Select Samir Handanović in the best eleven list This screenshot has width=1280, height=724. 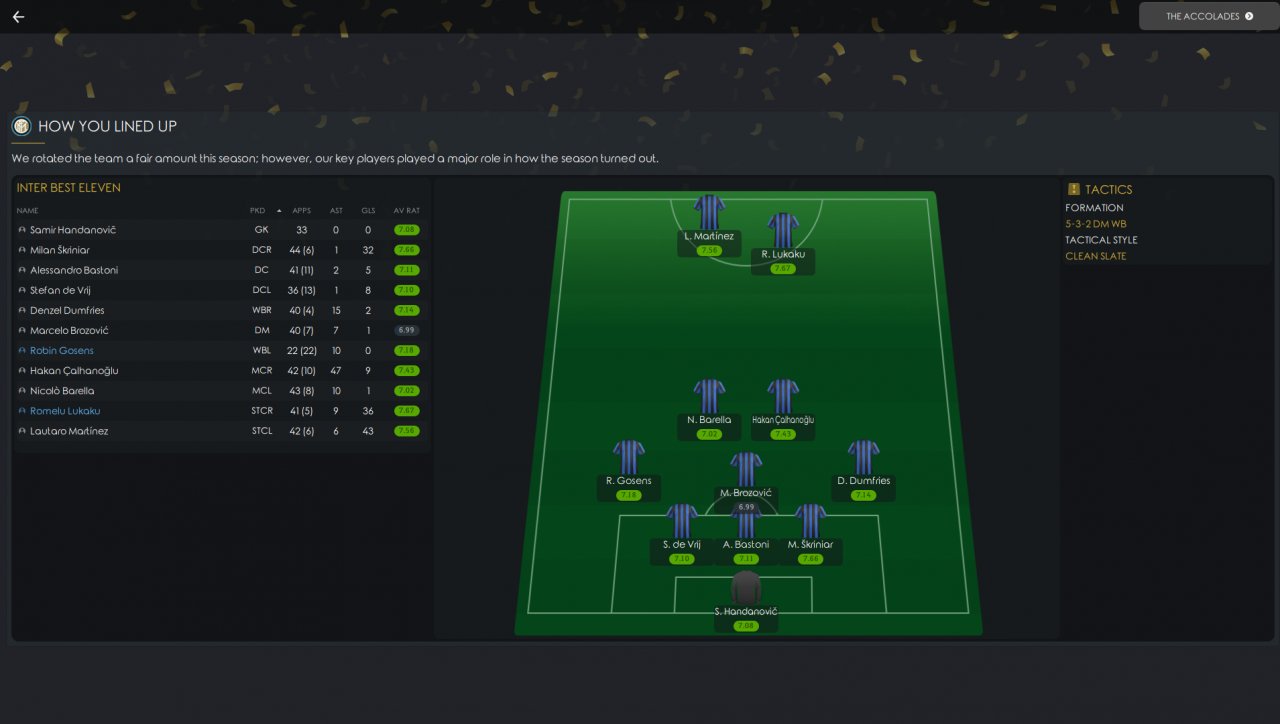point(73,230)
